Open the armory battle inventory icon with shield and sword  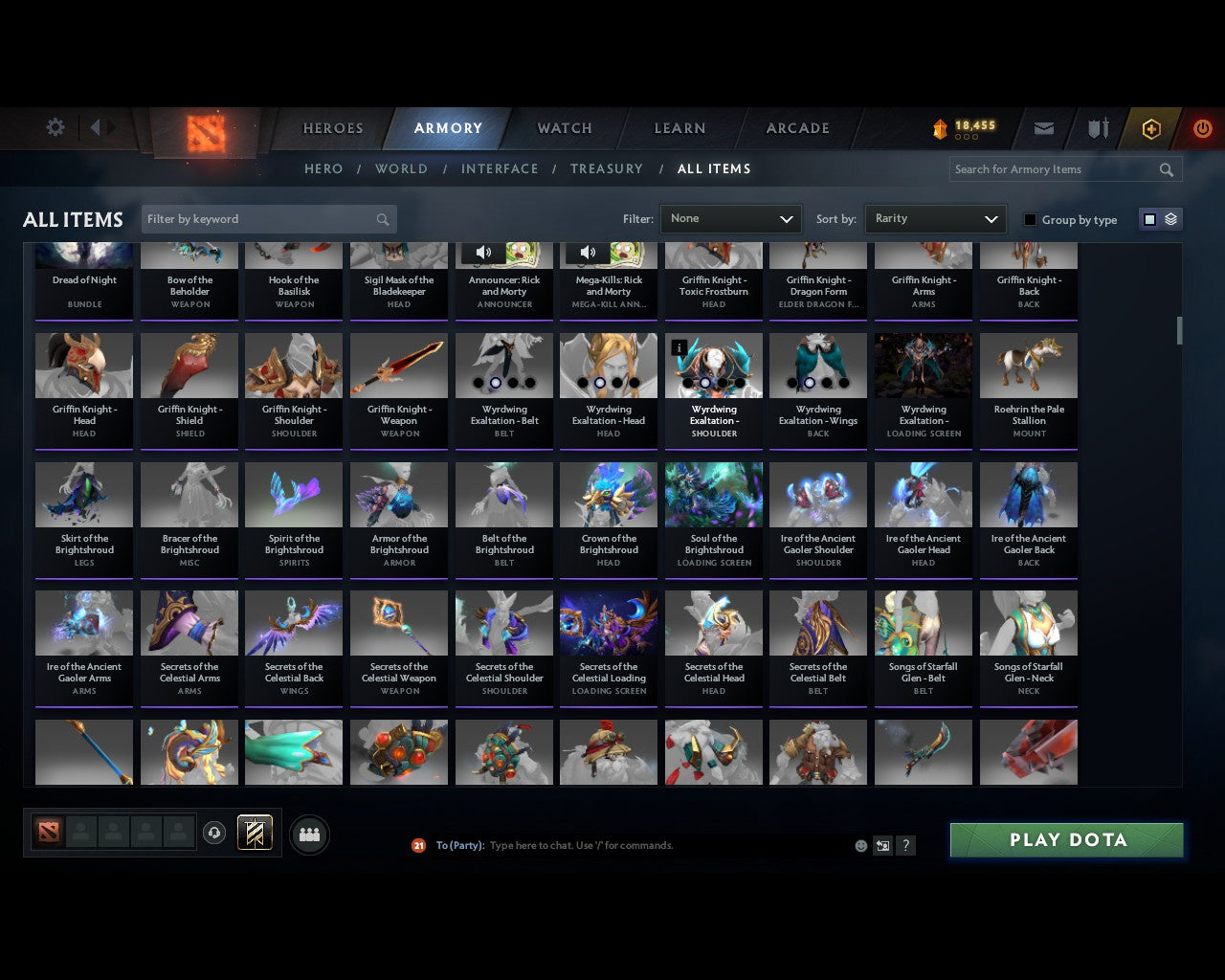coord(1097,127)
